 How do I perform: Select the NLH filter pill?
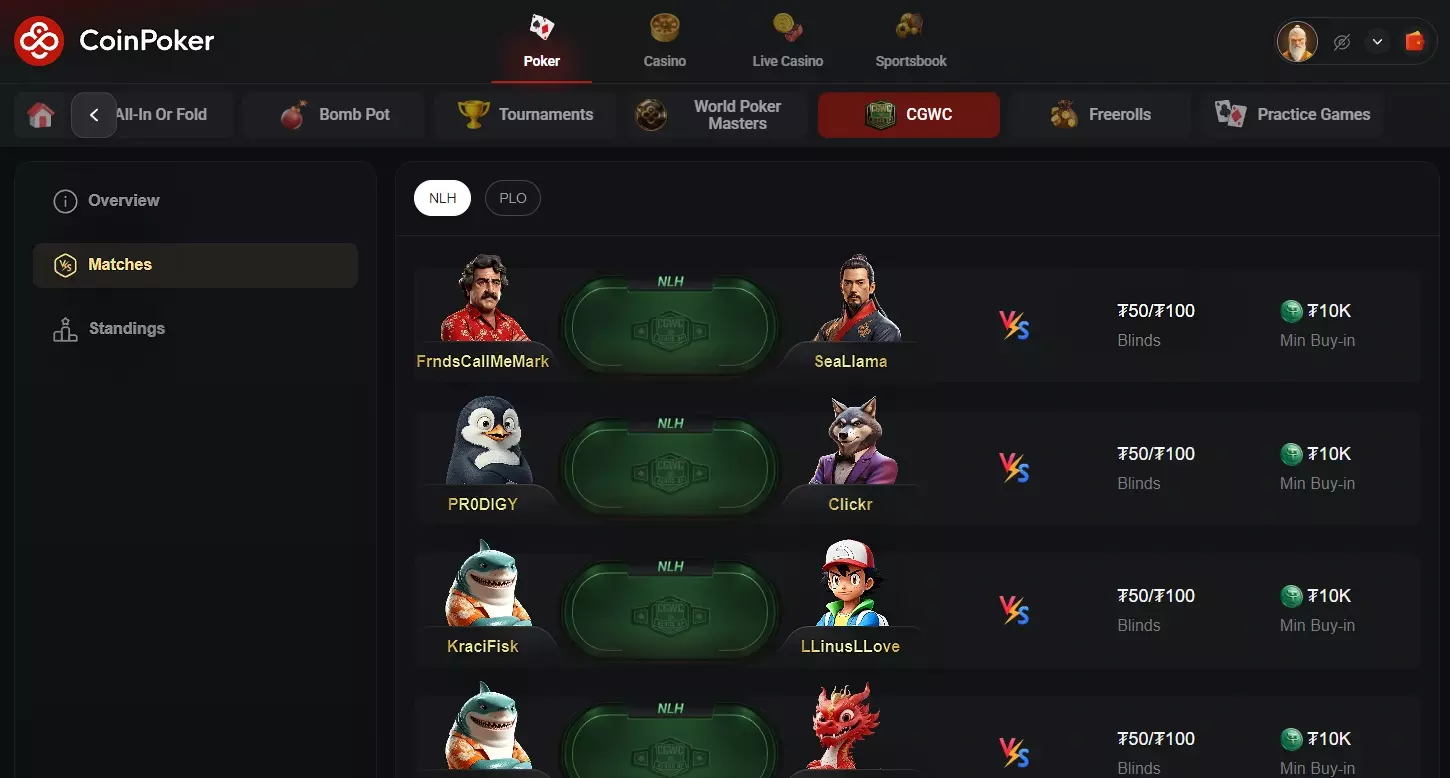coord(442,197)
